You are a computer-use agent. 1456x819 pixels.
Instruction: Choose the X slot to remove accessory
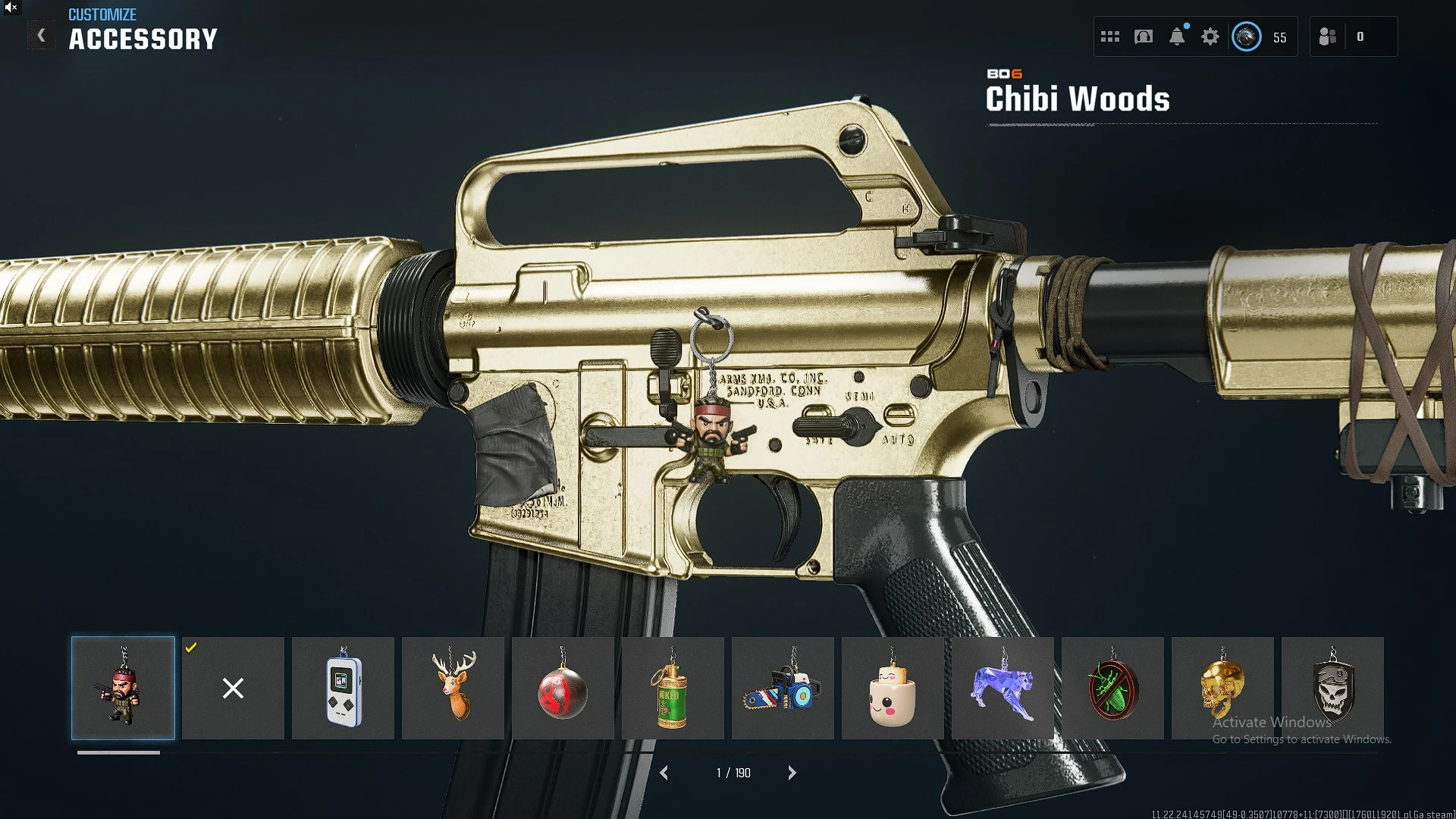(x=233, y=688)
